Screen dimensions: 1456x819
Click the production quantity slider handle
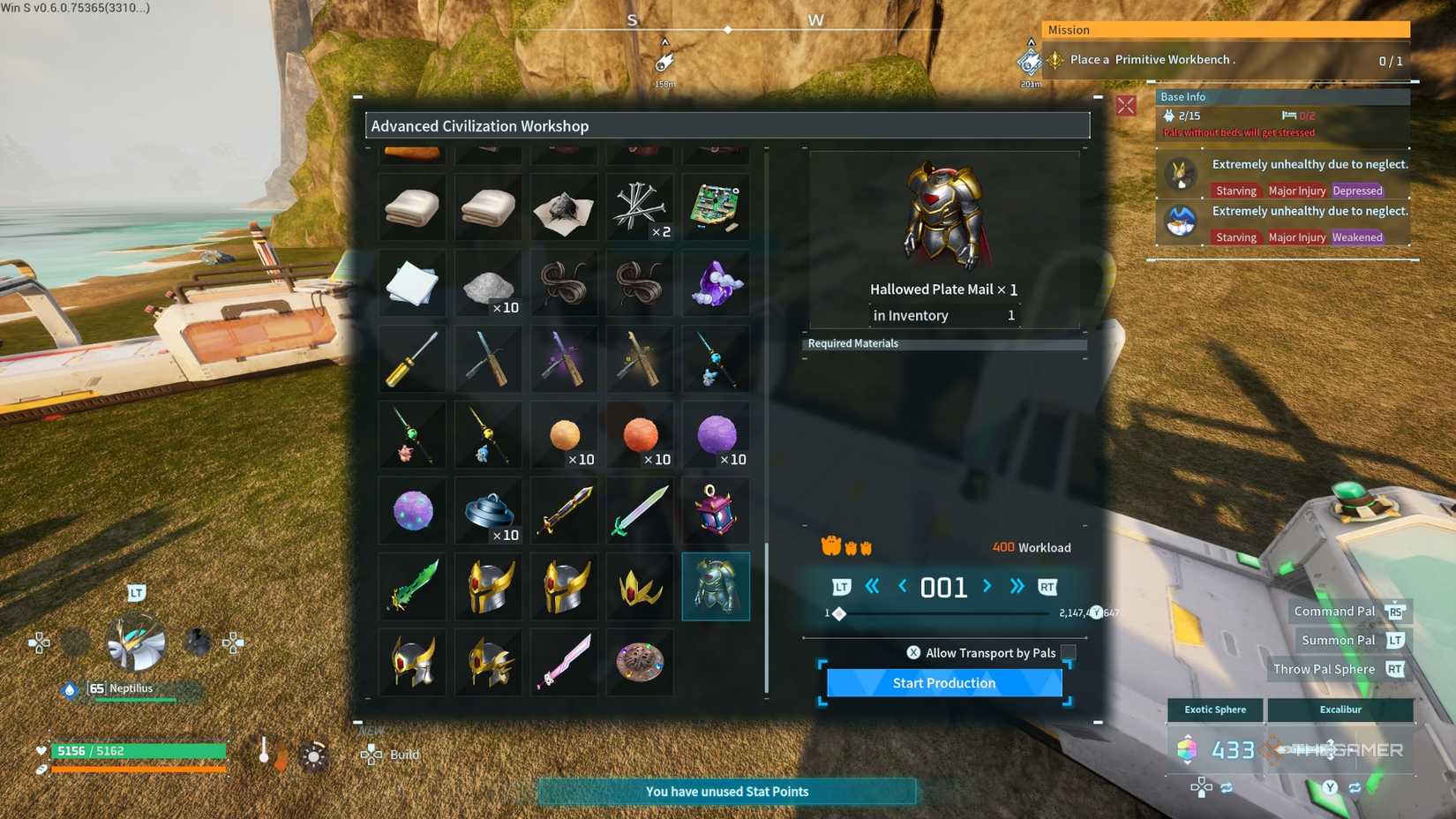[838, 612]
